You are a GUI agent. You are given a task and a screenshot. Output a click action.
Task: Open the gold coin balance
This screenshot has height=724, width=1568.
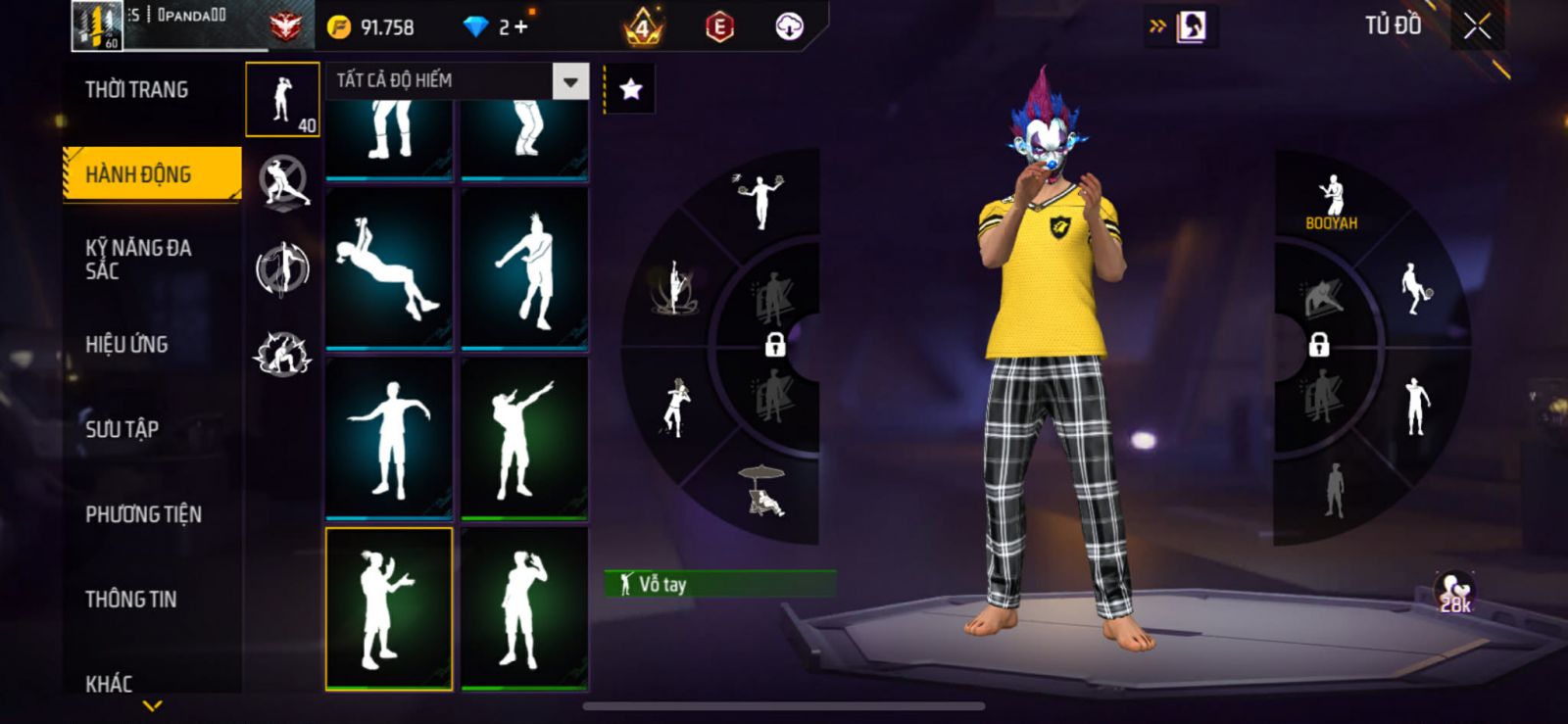pos(371,27)
